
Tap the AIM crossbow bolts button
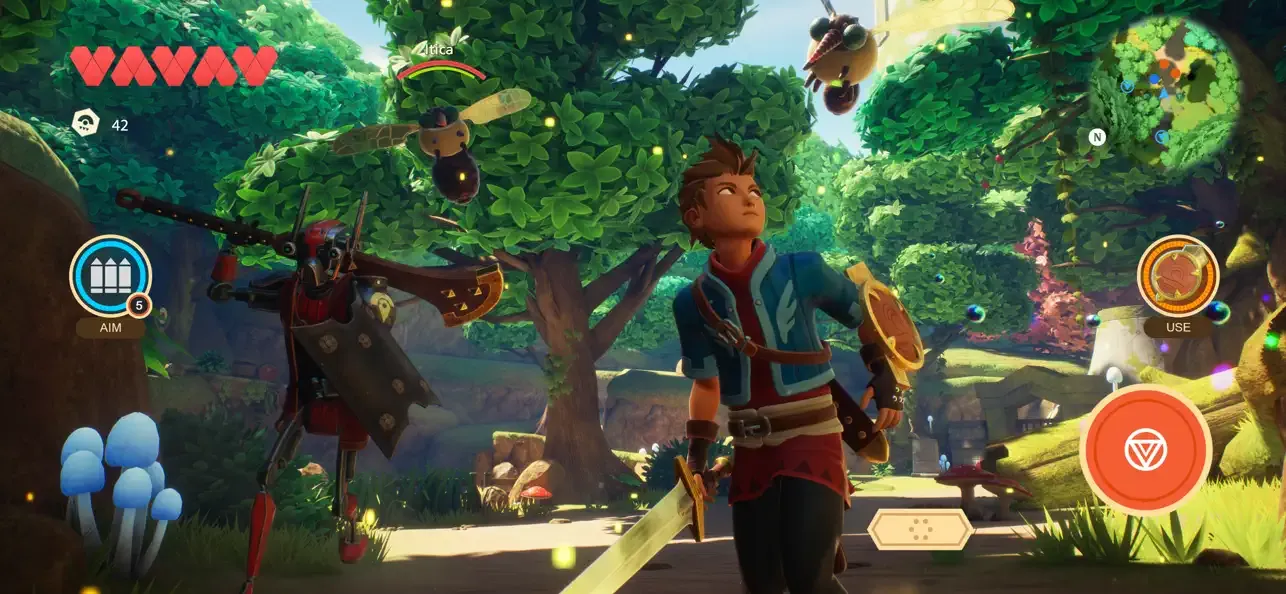click(x=110, y=275)
